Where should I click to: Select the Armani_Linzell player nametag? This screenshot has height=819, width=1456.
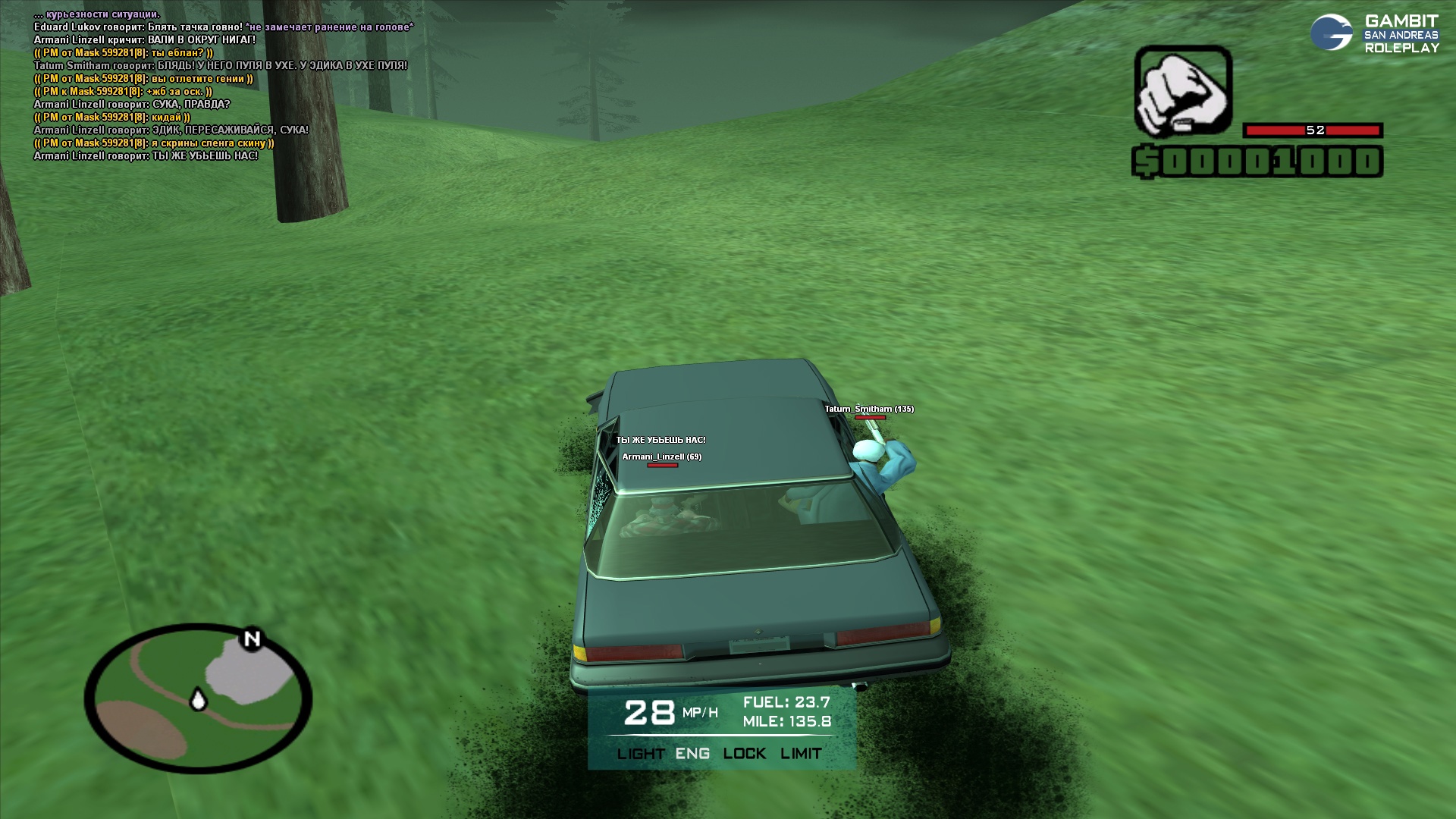coord(661,457)
